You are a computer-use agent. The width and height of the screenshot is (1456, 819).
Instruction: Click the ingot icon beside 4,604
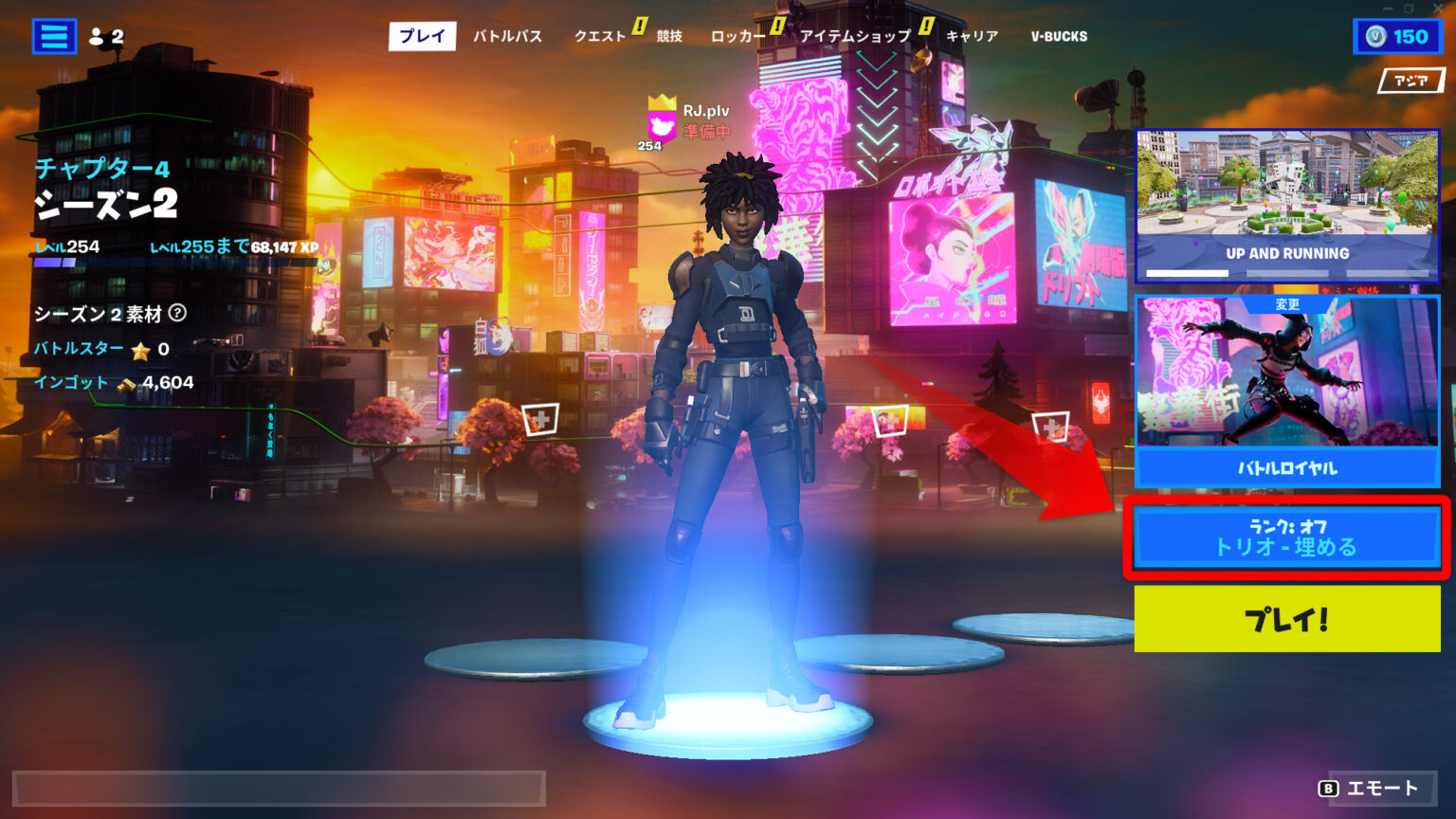126,383
